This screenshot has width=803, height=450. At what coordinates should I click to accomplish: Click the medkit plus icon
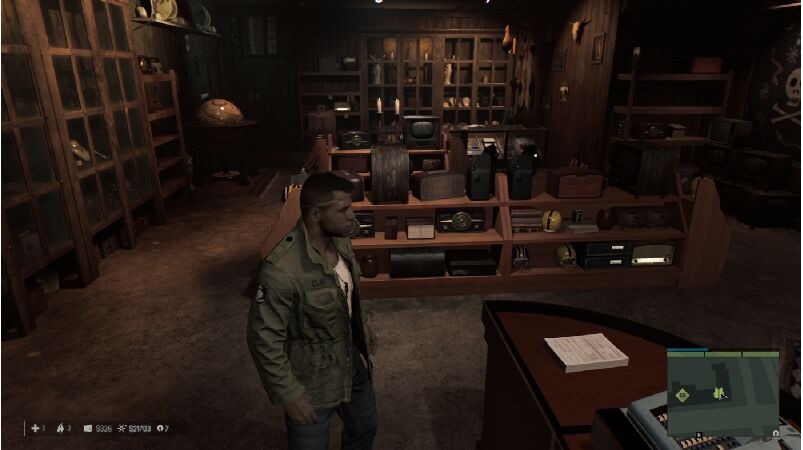point(34,428)
